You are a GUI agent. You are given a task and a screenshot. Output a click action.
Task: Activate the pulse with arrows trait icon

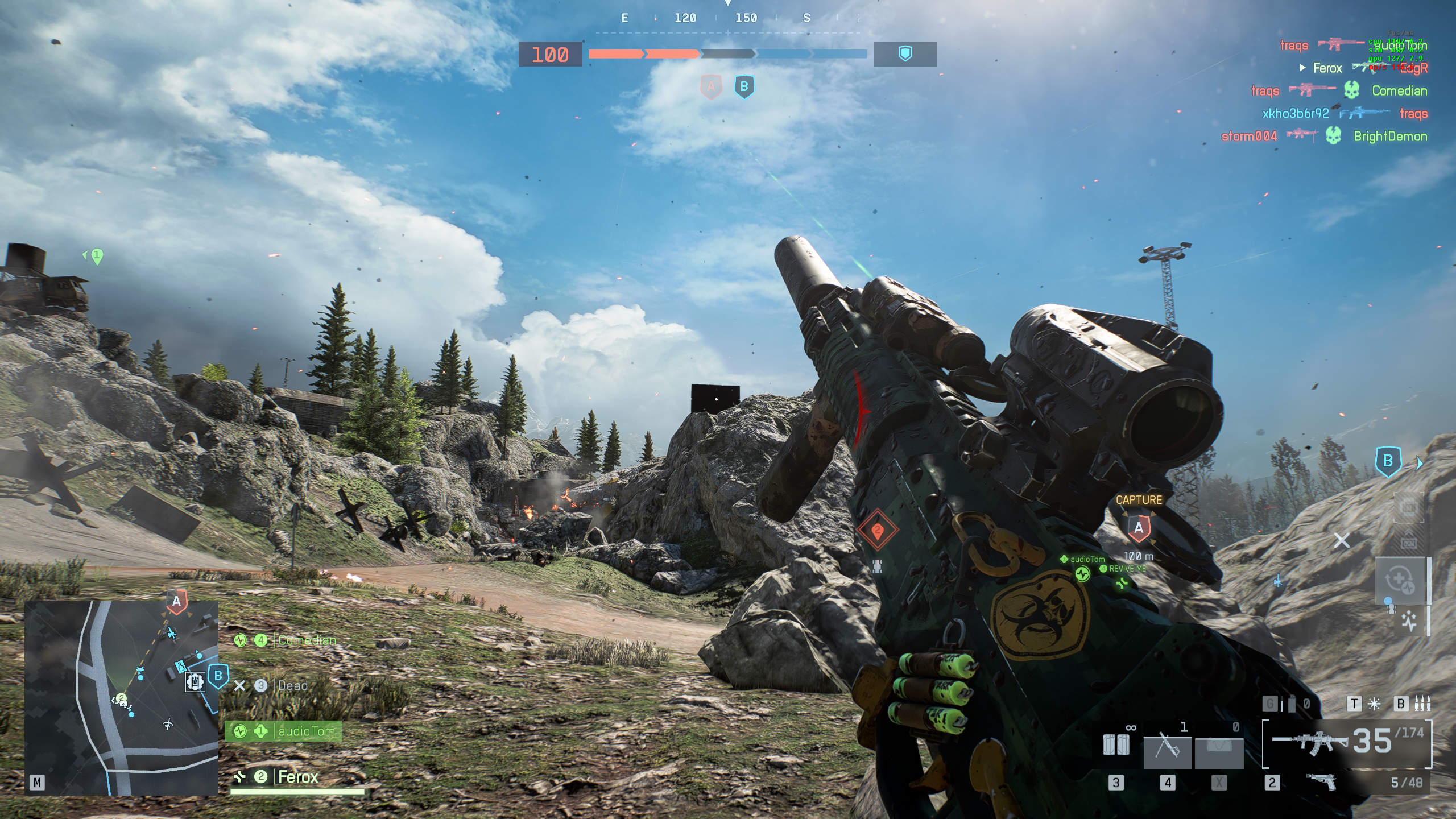tap(1409, 621)
